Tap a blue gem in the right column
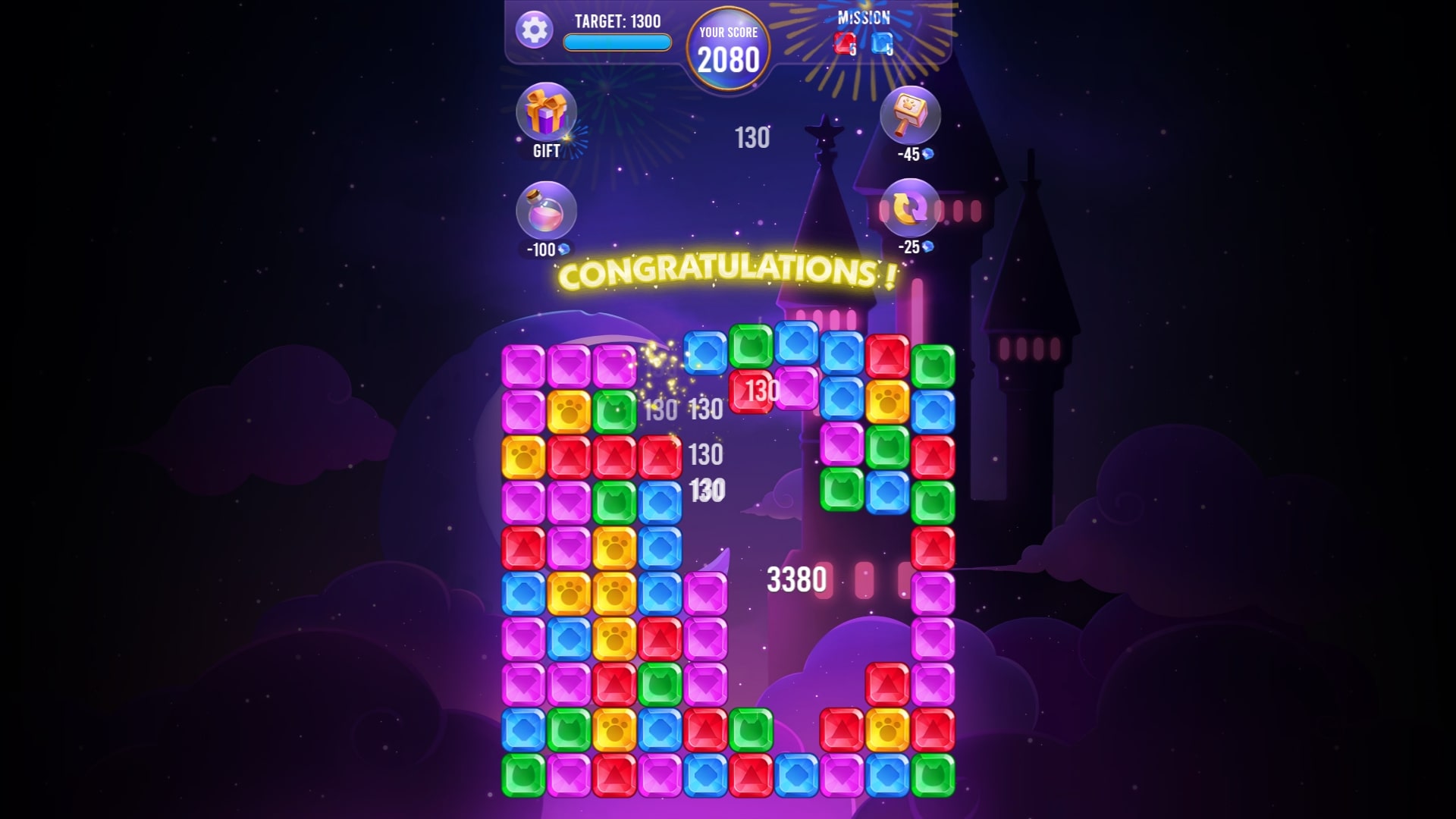Image resolution: width=1456 pixels, height=819 pixels. tap(934, 411)
